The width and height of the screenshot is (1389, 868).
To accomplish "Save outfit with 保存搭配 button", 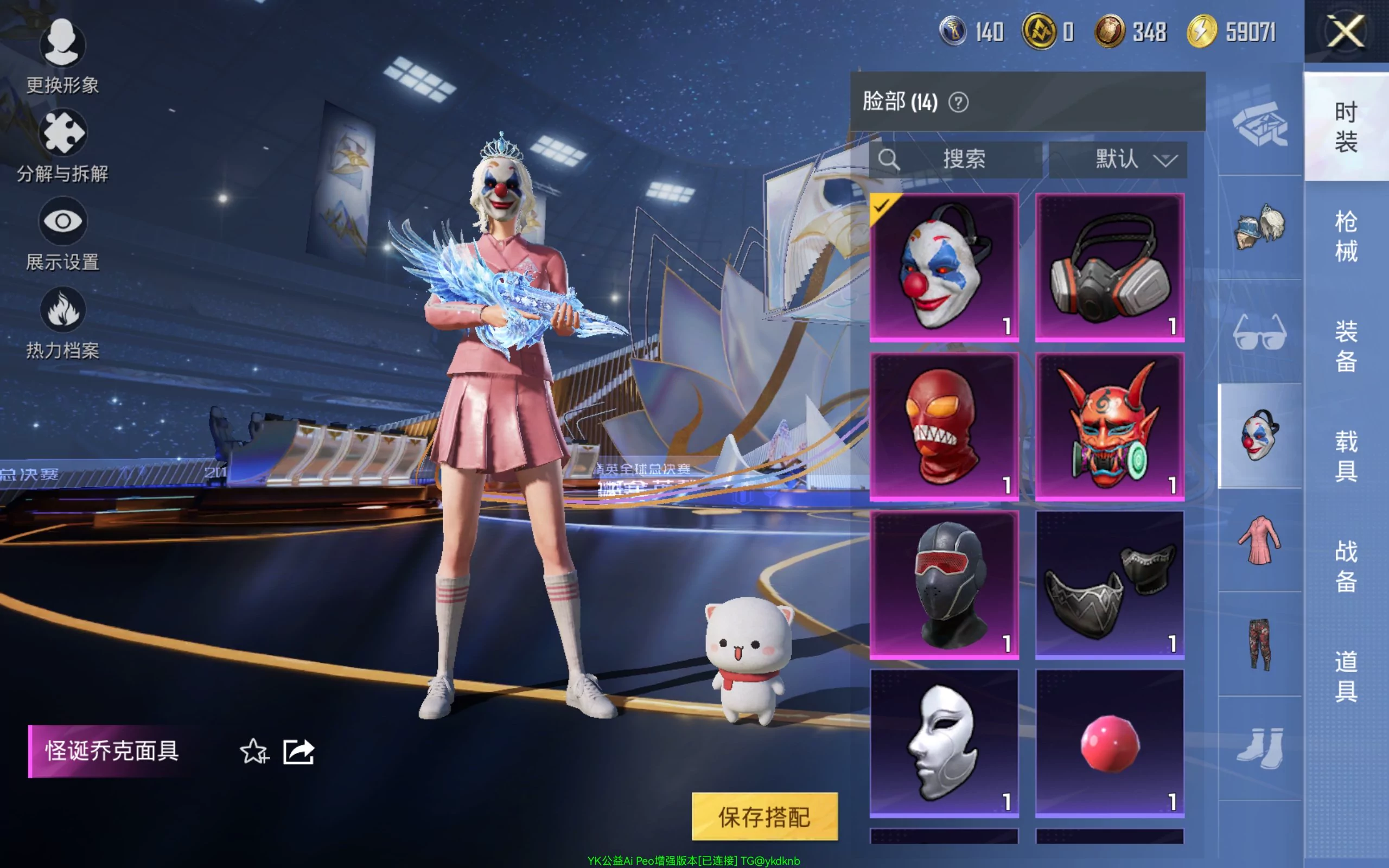I will (764, 816).
